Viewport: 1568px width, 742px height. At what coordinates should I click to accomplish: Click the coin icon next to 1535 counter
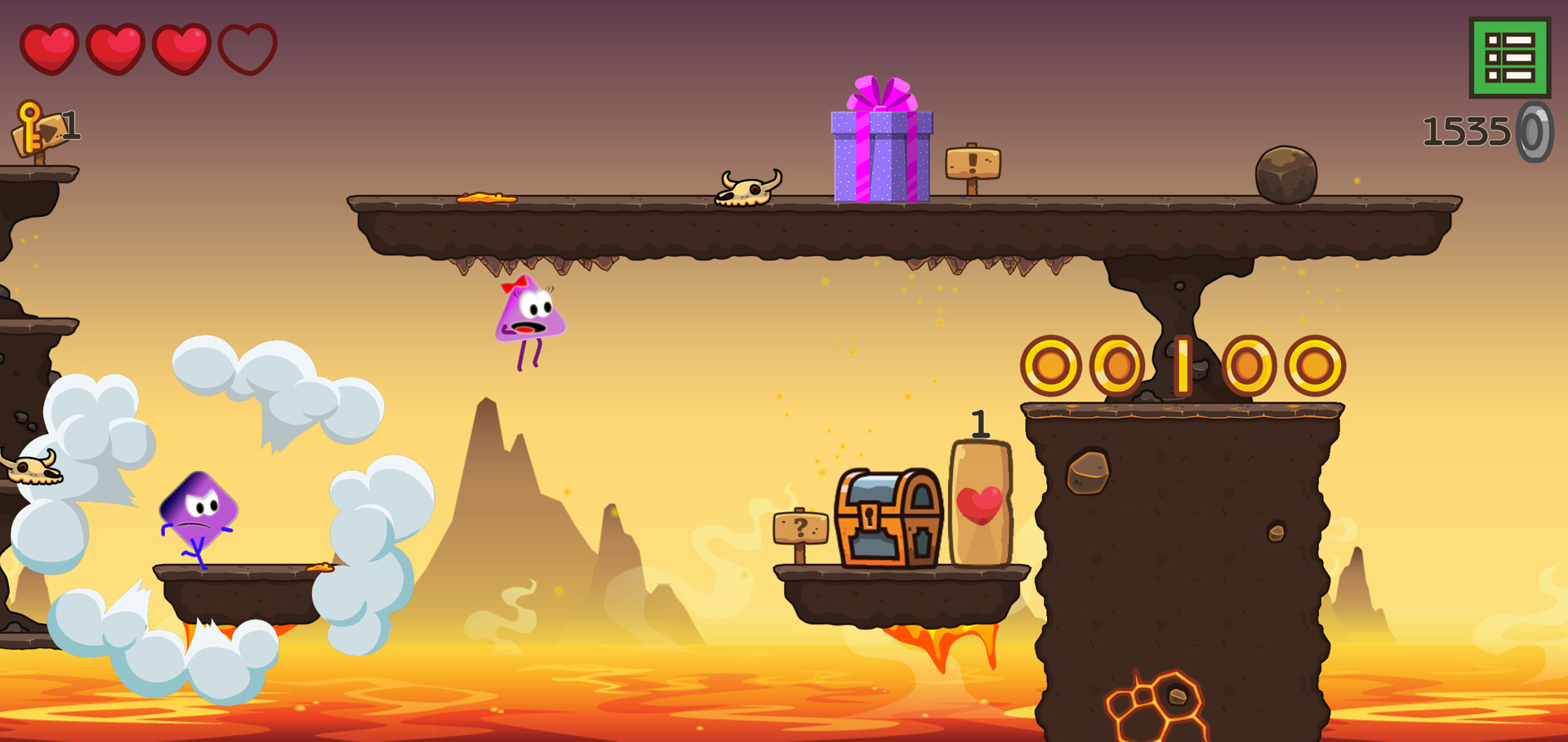click(1534, 131)
